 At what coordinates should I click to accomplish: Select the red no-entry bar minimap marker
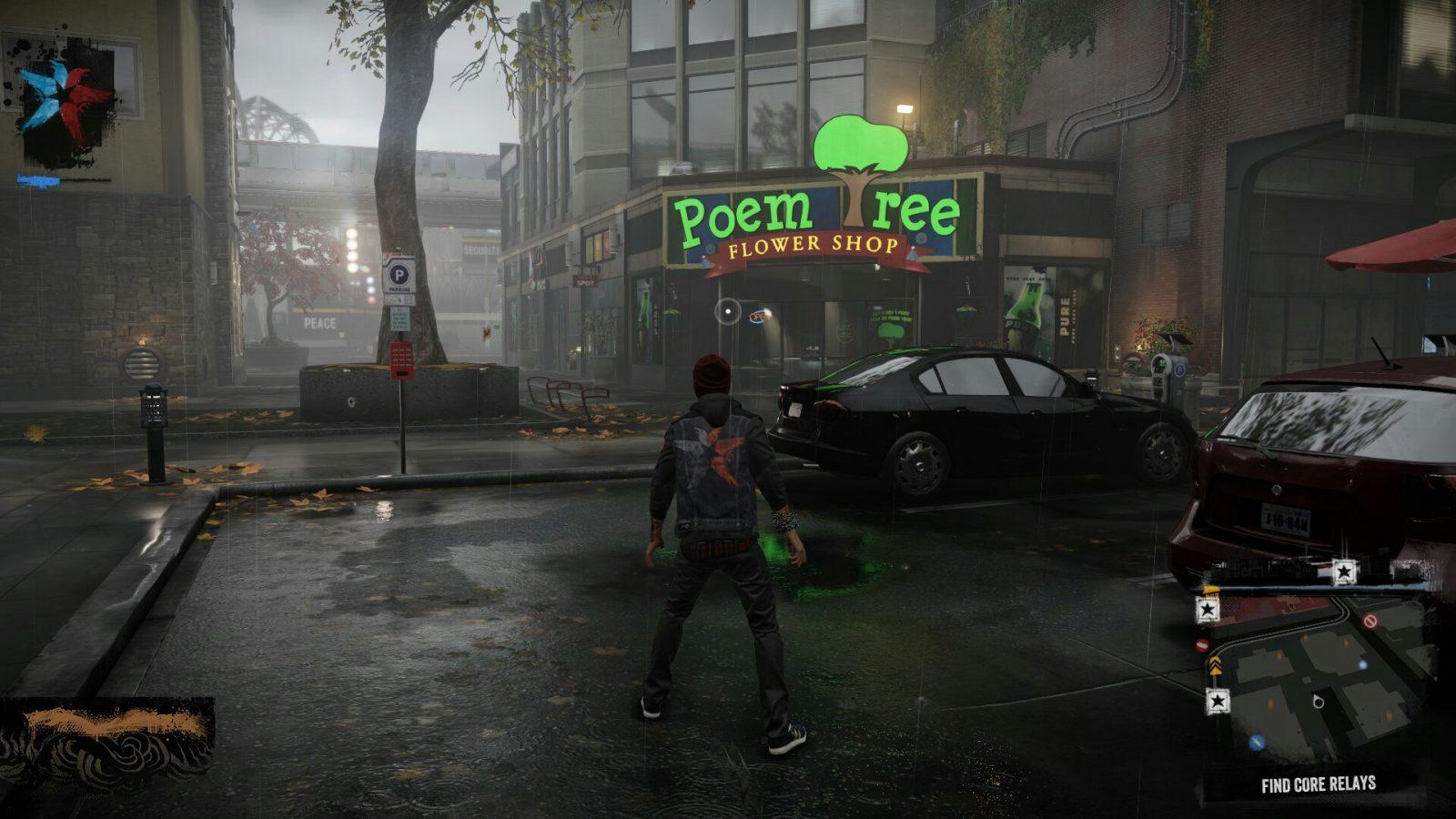(1201, 645)
